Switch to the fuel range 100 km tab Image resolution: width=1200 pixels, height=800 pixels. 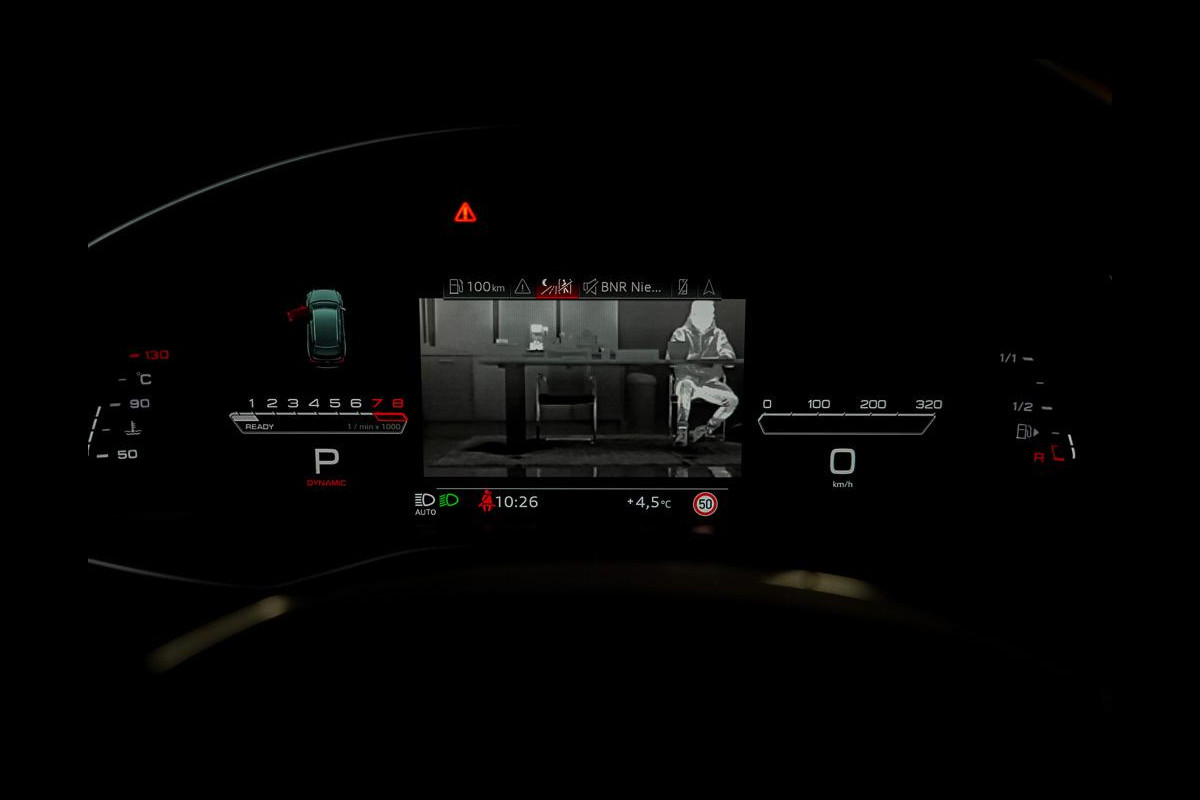pyautogui.click(x=477, y=287)
